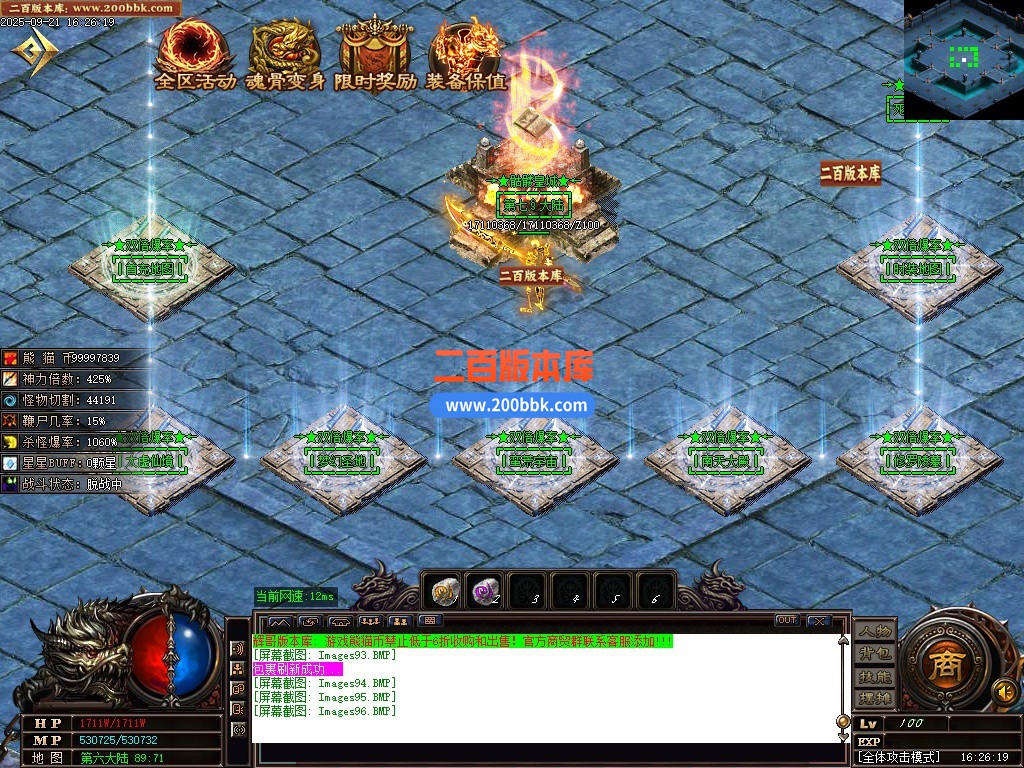The height and width of the screenshot is (768, 1024).
Task: Open the 人物 character panel
Action: (875, 631)
